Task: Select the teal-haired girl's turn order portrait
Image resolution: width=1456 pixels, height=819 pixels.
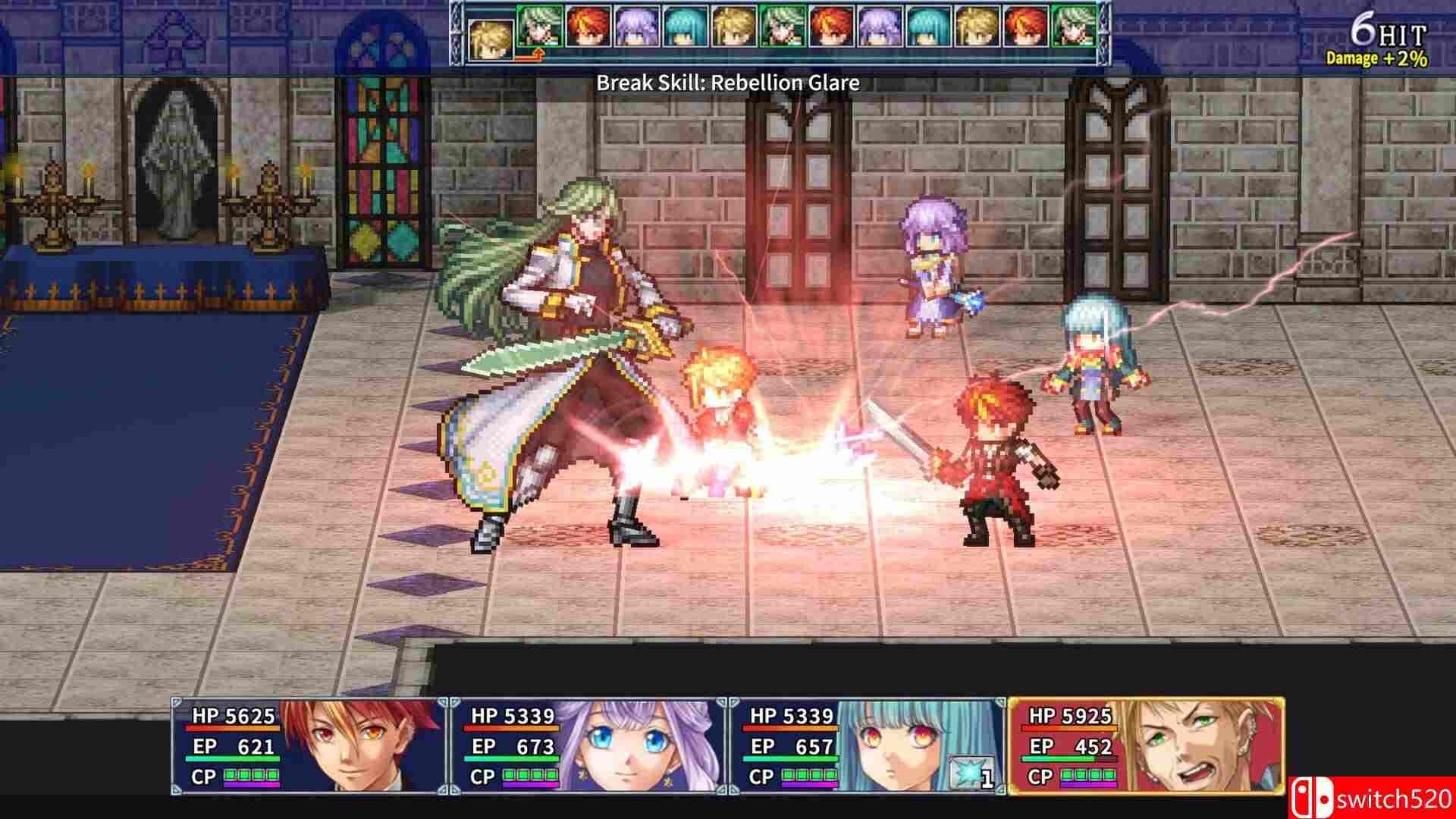Action: [x=686, y=32]
